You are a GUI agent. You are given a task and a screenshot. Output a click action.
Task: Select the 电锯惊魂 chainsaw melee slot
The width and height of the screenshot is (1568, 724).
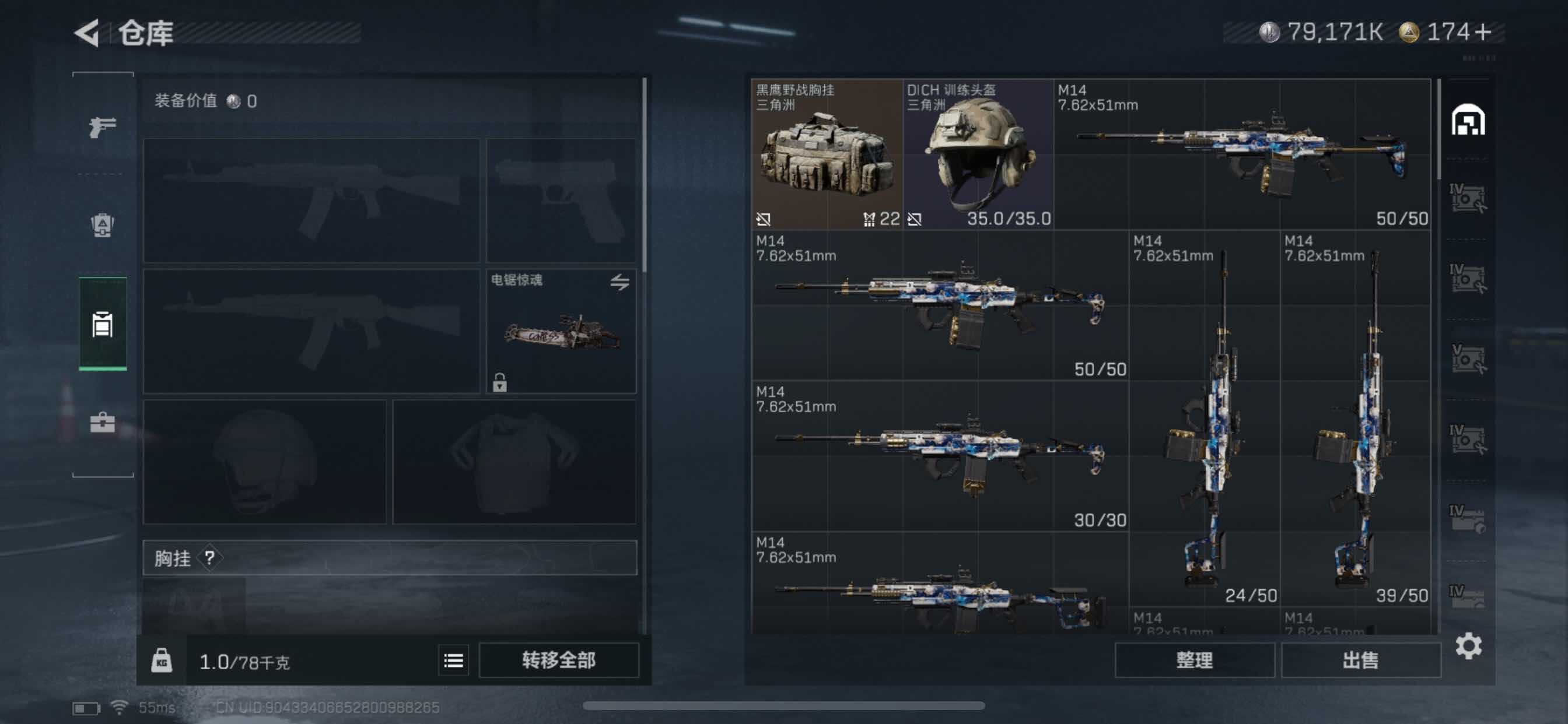(561, 332)
